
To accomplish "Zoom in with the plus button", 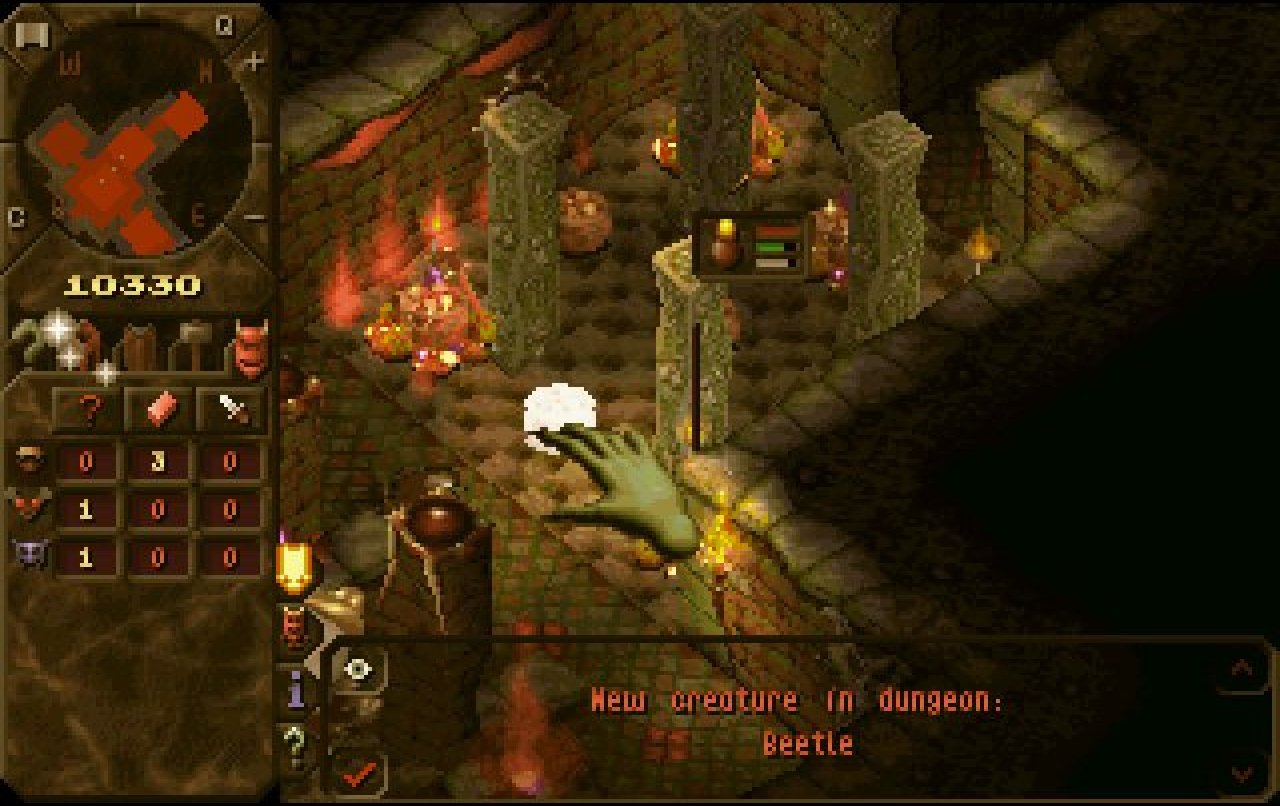I will click(x=255, y=62).
